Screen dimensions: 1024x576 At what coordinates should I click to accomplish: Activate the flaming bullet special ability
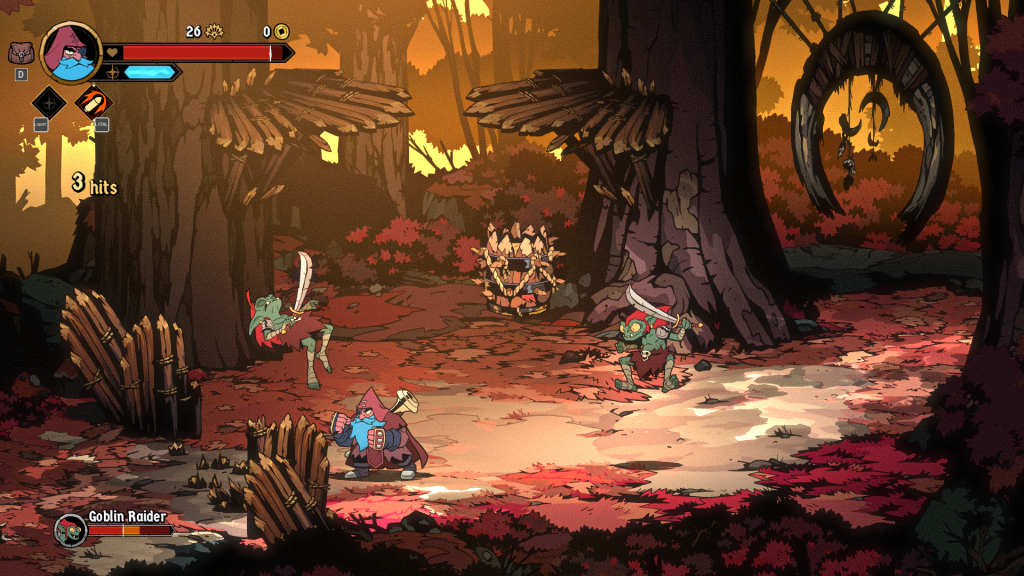(x=94, y=101)
